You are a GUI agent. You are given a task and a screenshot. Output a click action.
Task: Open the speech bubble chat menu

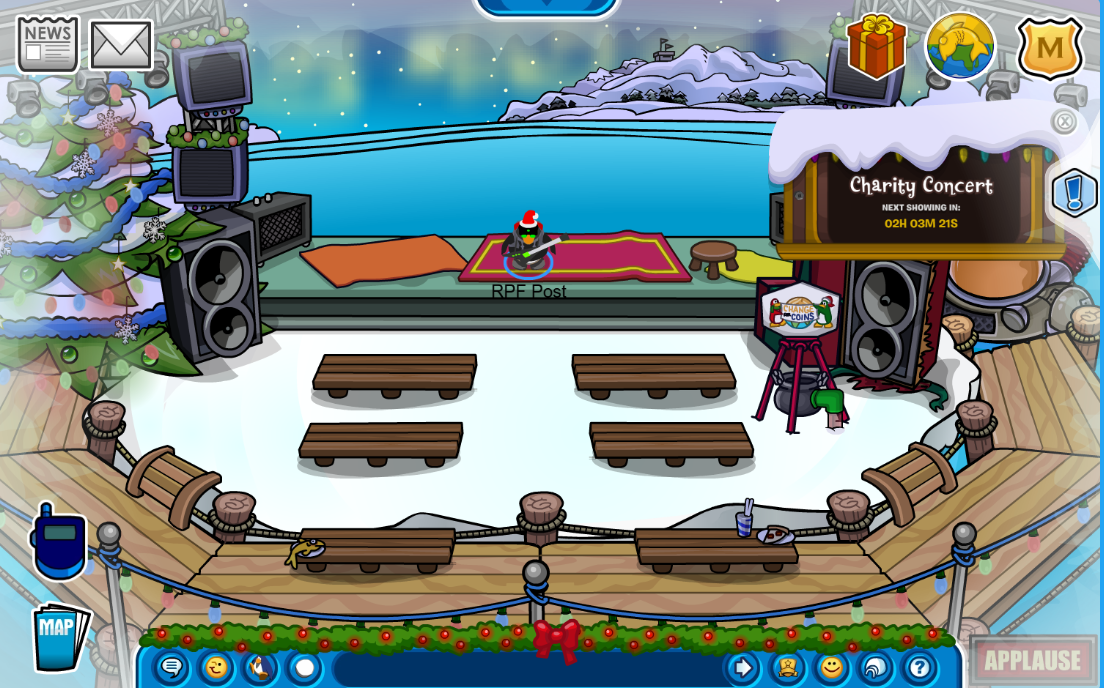171,667
